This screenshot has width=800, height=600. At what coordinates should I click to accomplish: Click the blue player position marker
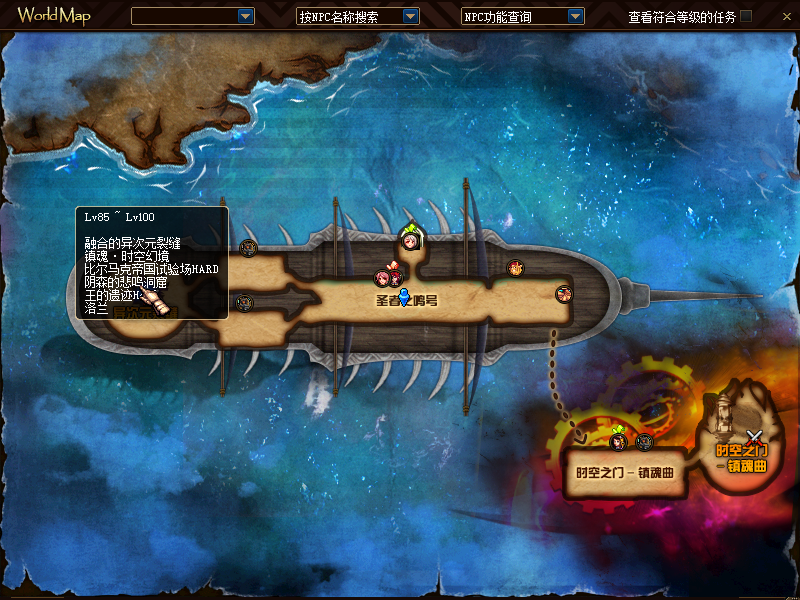click(405, 297)
